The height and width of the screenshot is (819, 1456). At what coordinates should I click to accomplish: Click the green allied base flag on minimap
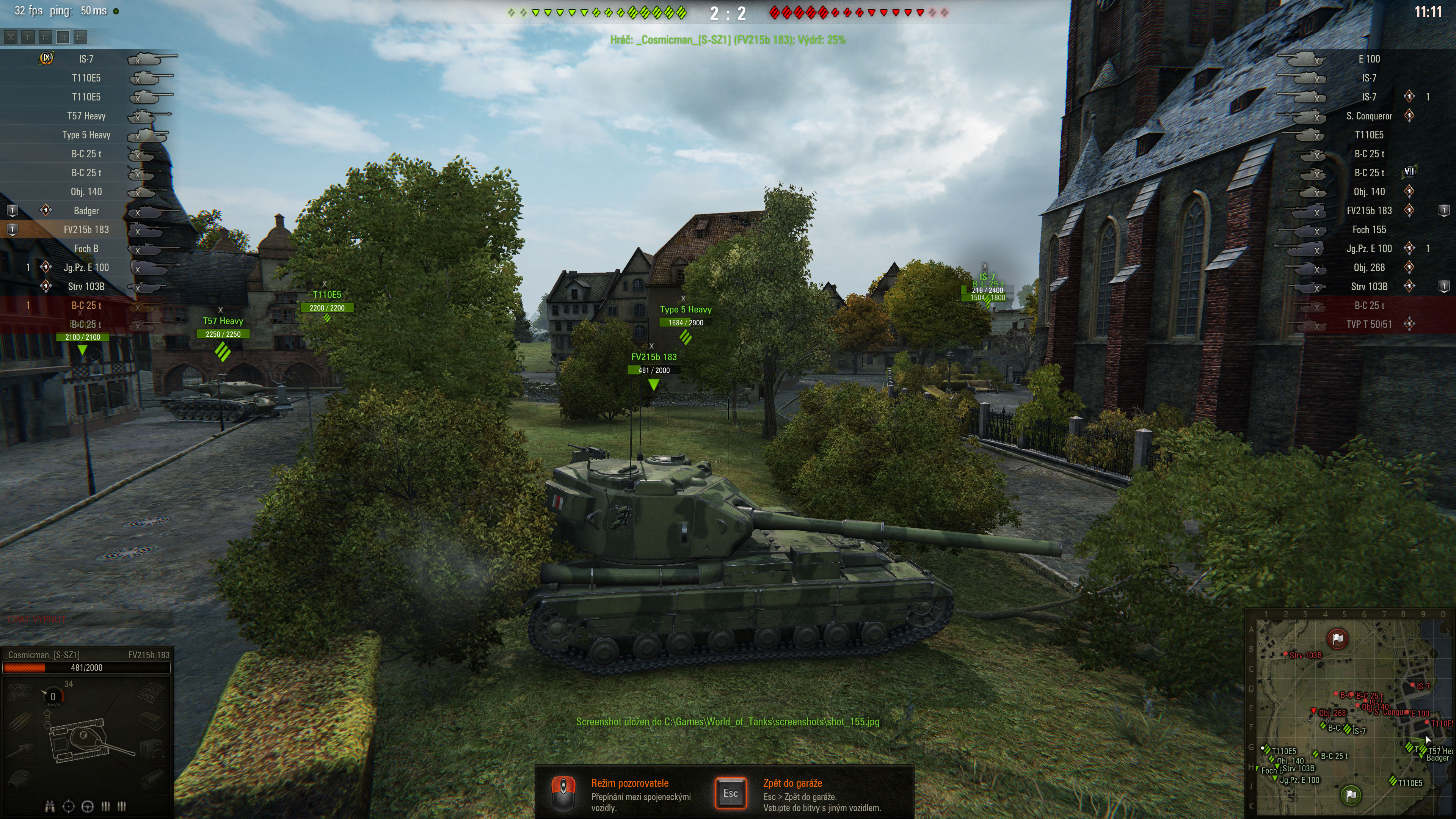(x=1351, y=795)
